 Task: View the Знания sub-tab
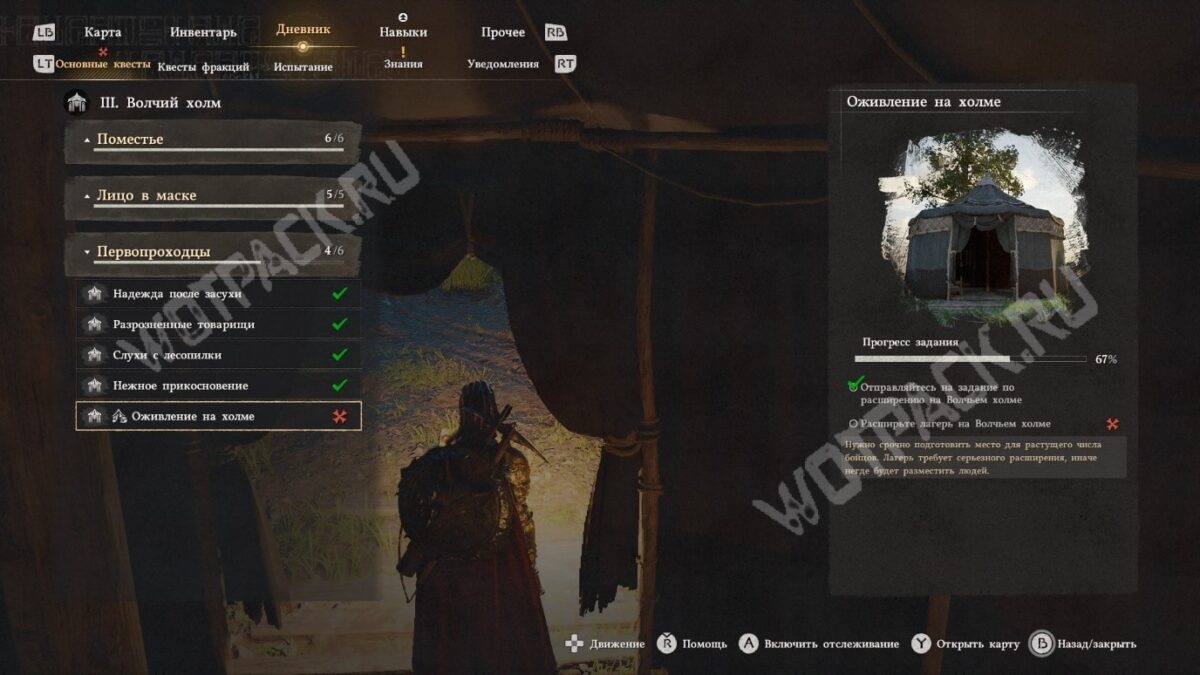coord(403,64)
